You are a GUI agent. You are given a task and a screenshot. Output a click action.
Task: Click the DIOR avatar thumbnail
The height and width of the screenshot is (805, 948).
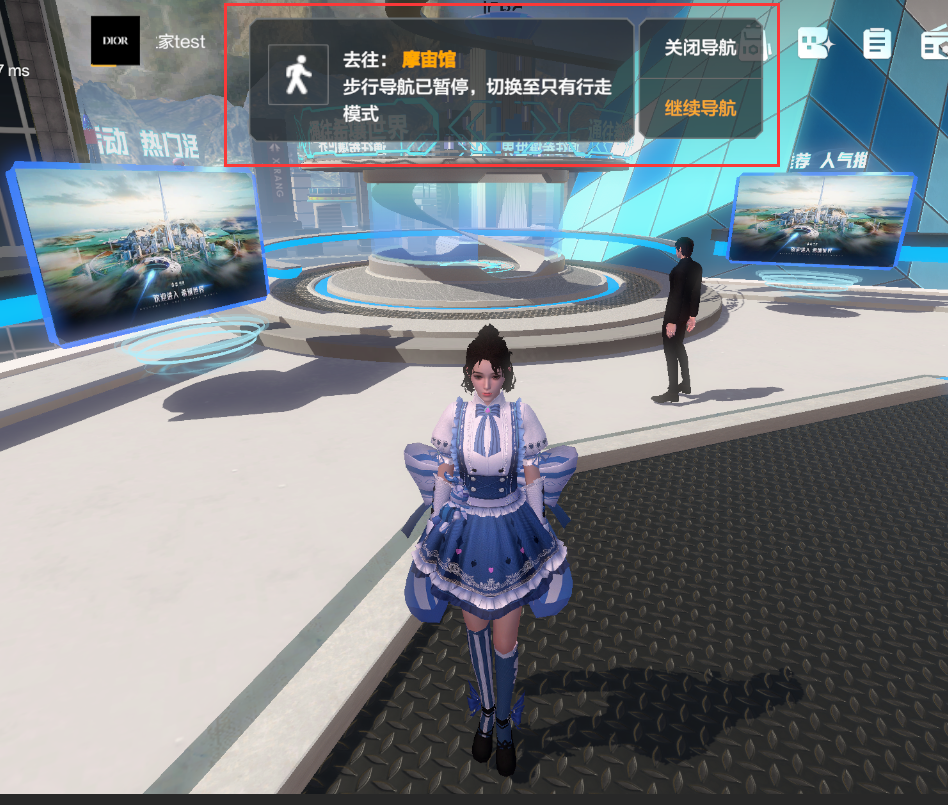tap(115, 41)
